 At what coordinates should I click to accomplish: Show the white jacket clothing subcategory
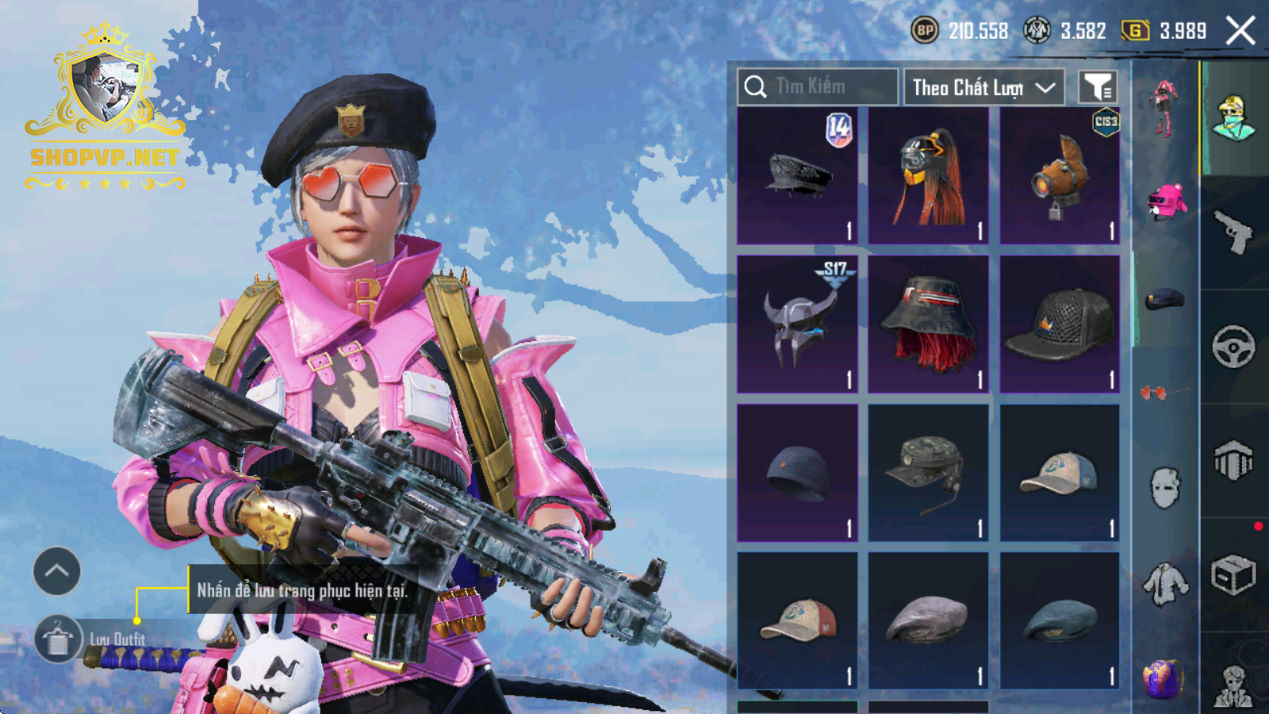click(1164, 584)
